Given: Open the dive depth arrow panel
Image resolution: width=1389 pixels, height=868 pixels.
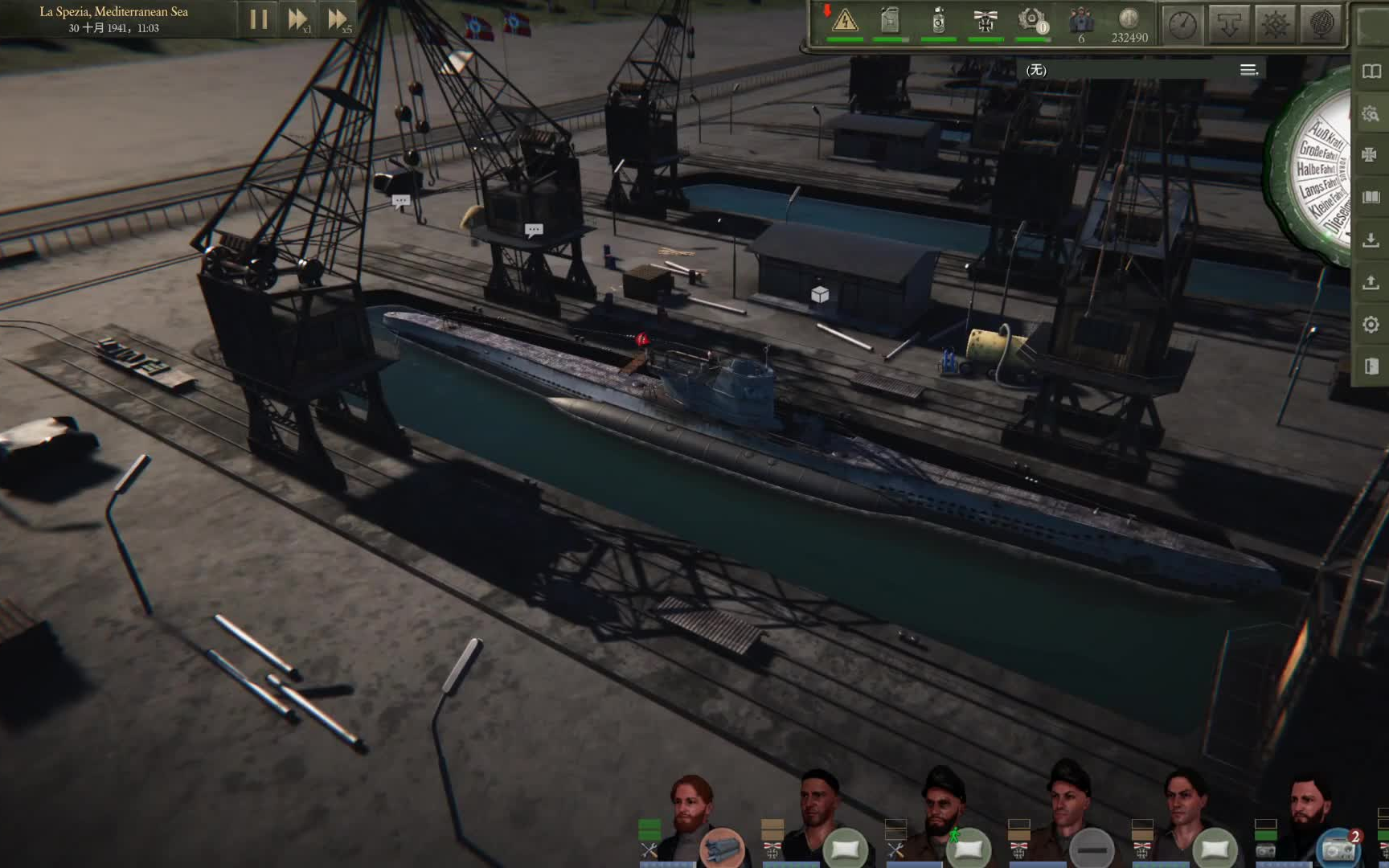Looking at the screenshot, I should [1229, 25].
